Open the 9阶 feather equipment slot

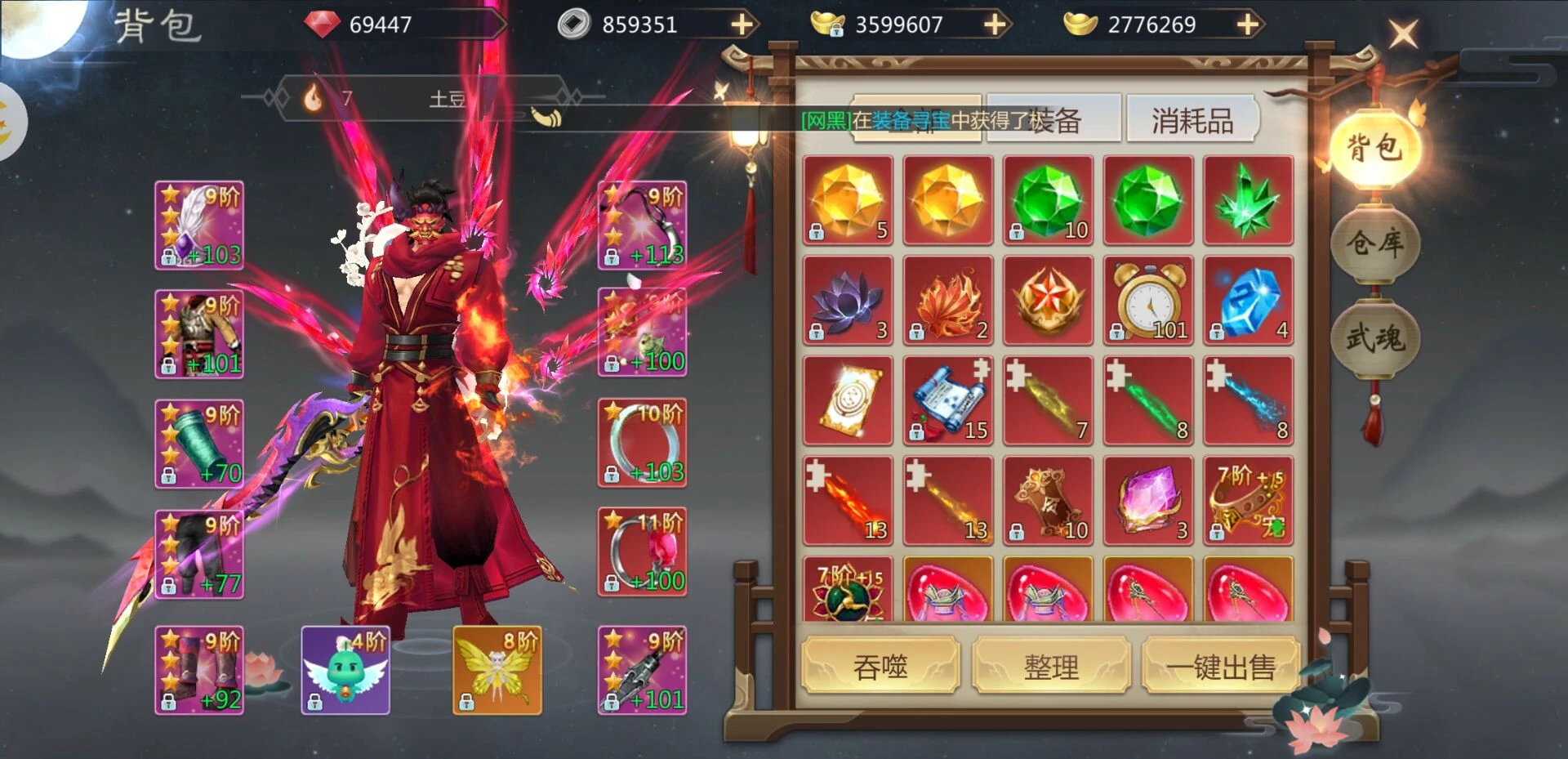coord(199,225)
